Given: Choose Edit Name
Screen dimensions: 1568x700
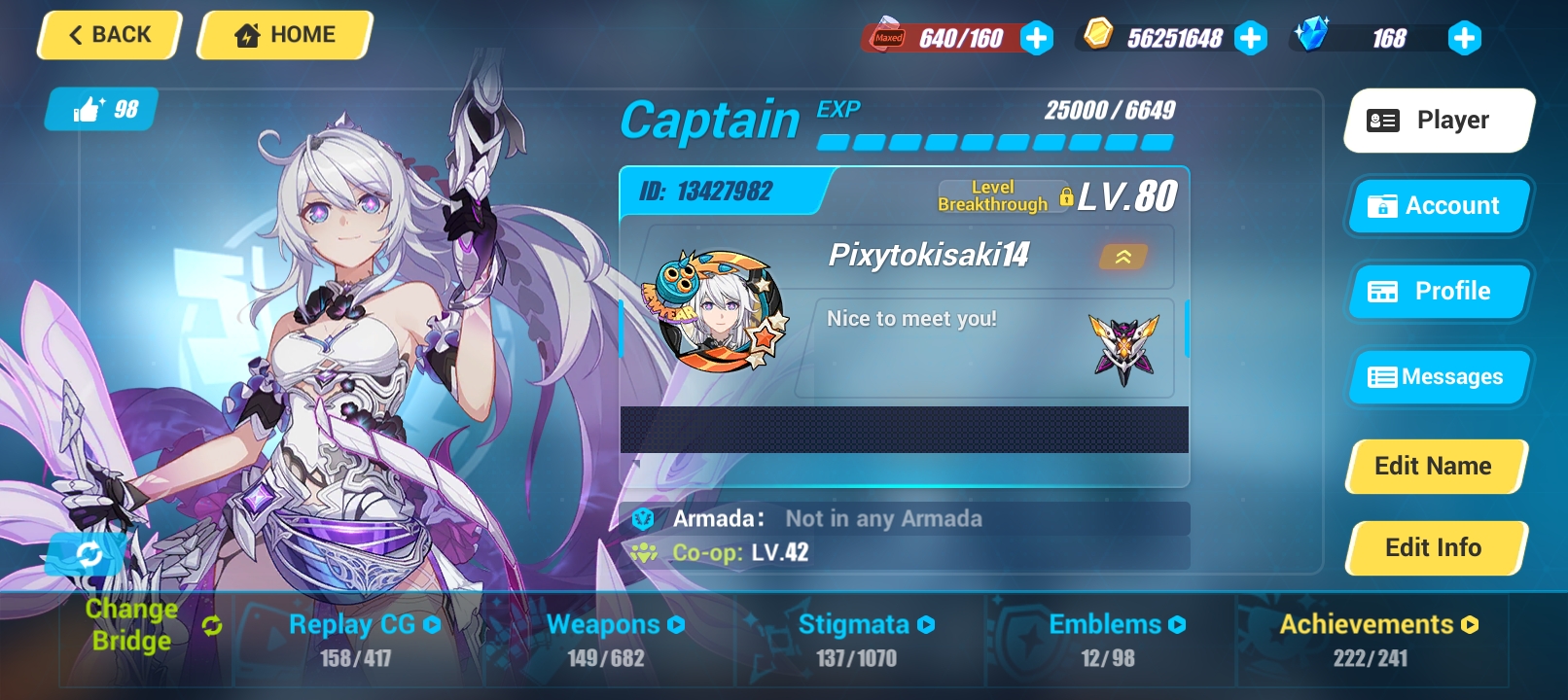Looking at the screenshot, I should (1434, 467).
